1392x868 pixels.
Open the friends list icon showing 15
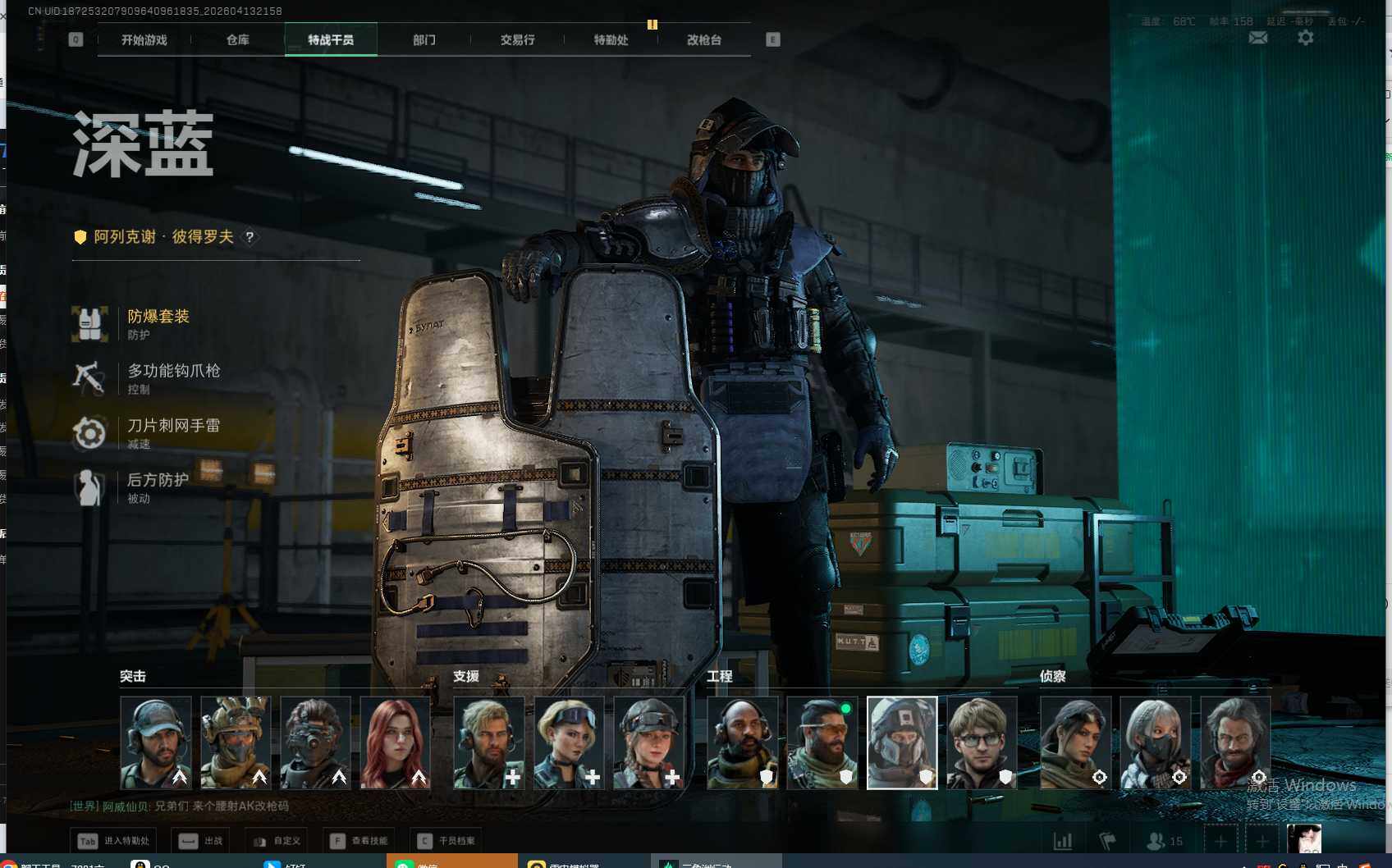[1165, 841]
